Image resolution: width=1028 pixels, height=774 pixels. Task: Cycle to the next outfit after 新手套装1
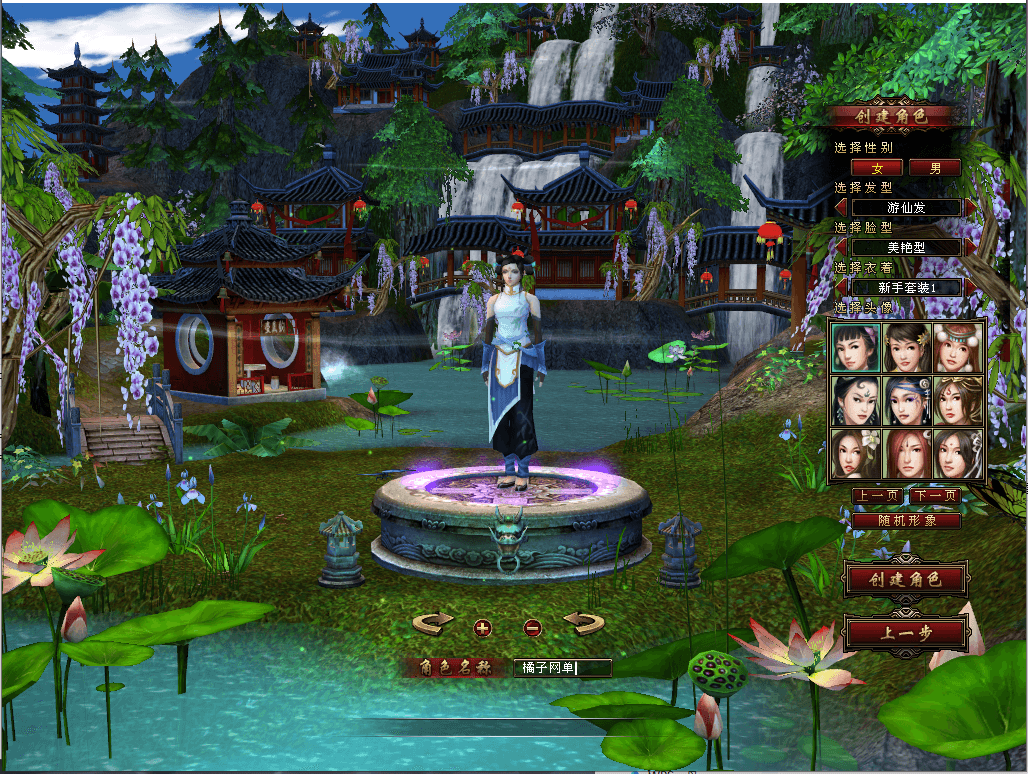[970, 288]
